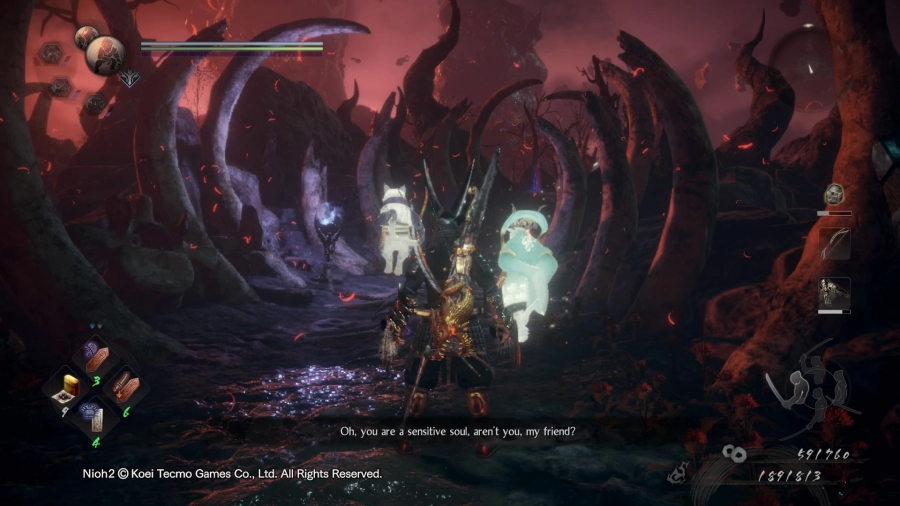The image size is (900, 506).
Task: Select the skull mask icon on right
Action: (834, 194)
